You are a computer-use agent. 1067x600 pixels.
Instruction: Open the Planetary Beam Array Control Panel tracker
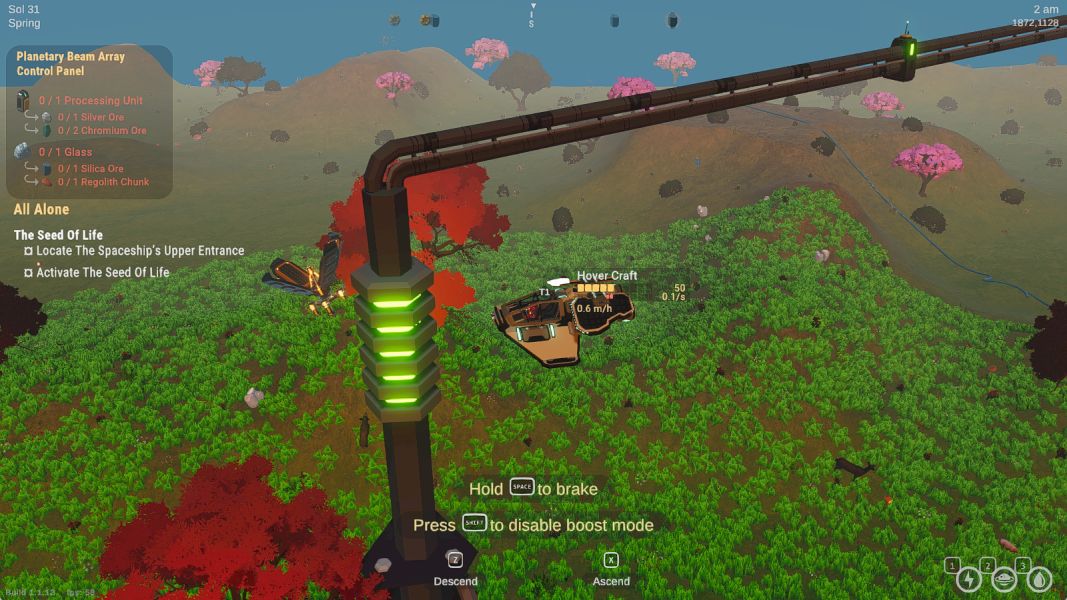(x=71, y=64)
